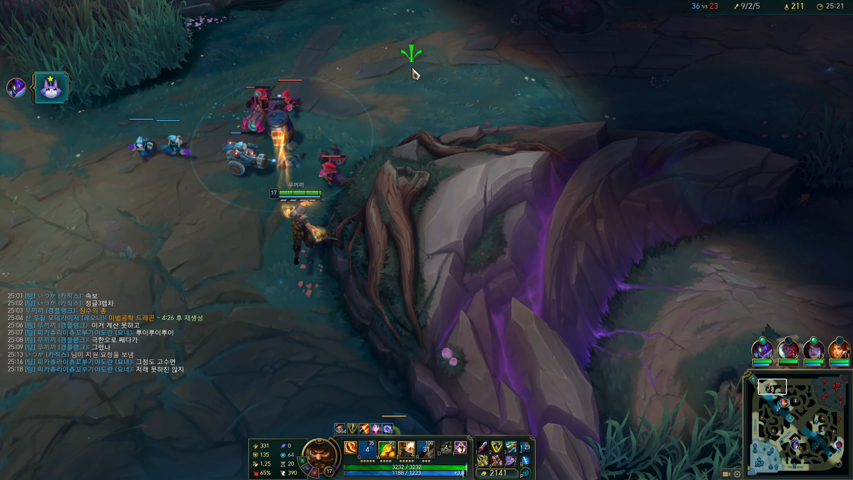Open the shop via the 2141 gold button
Screen dimensions: 853x480
tap(497, 472)
